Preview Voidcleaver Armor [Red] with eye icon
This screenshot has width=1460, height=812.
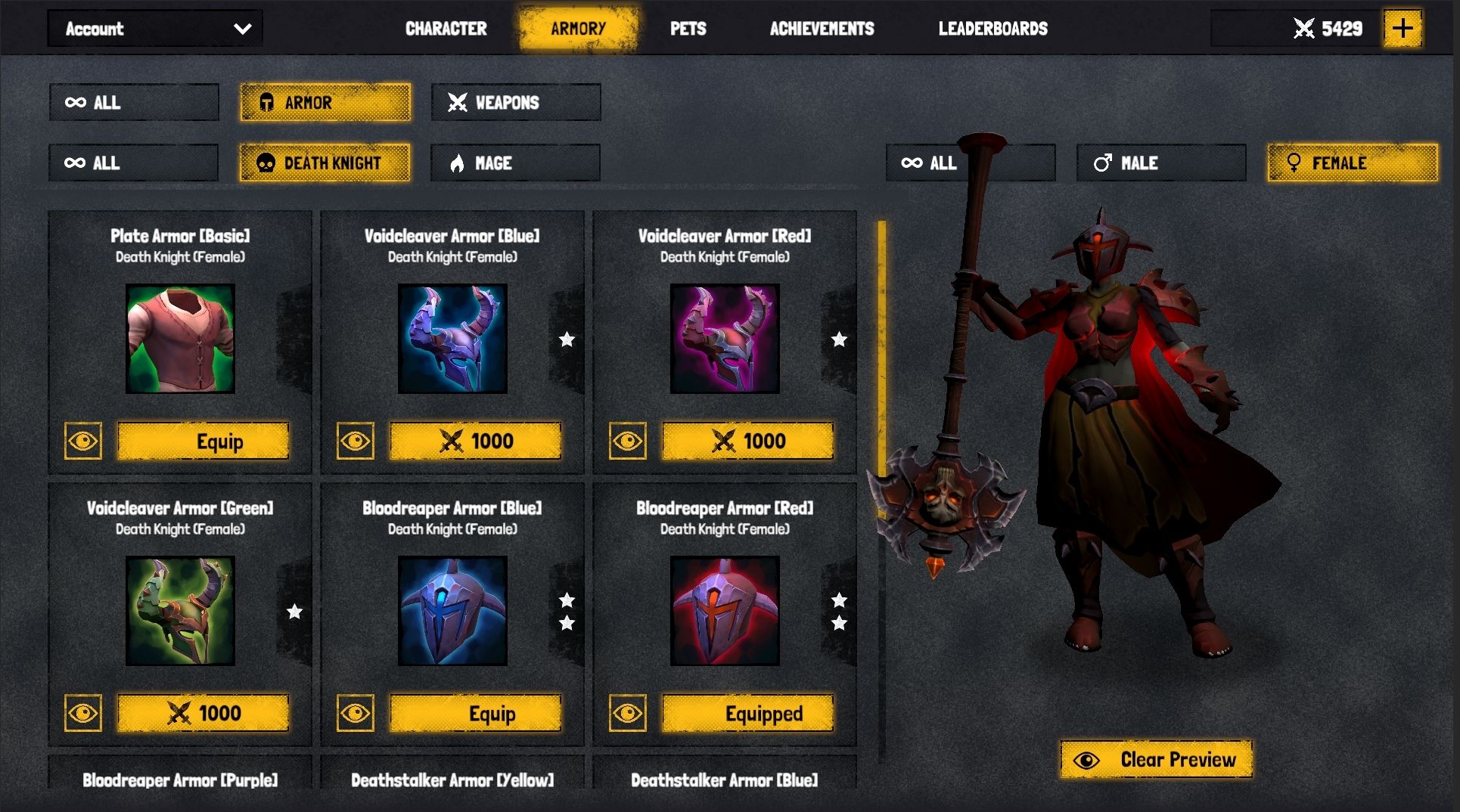[627, 441]
